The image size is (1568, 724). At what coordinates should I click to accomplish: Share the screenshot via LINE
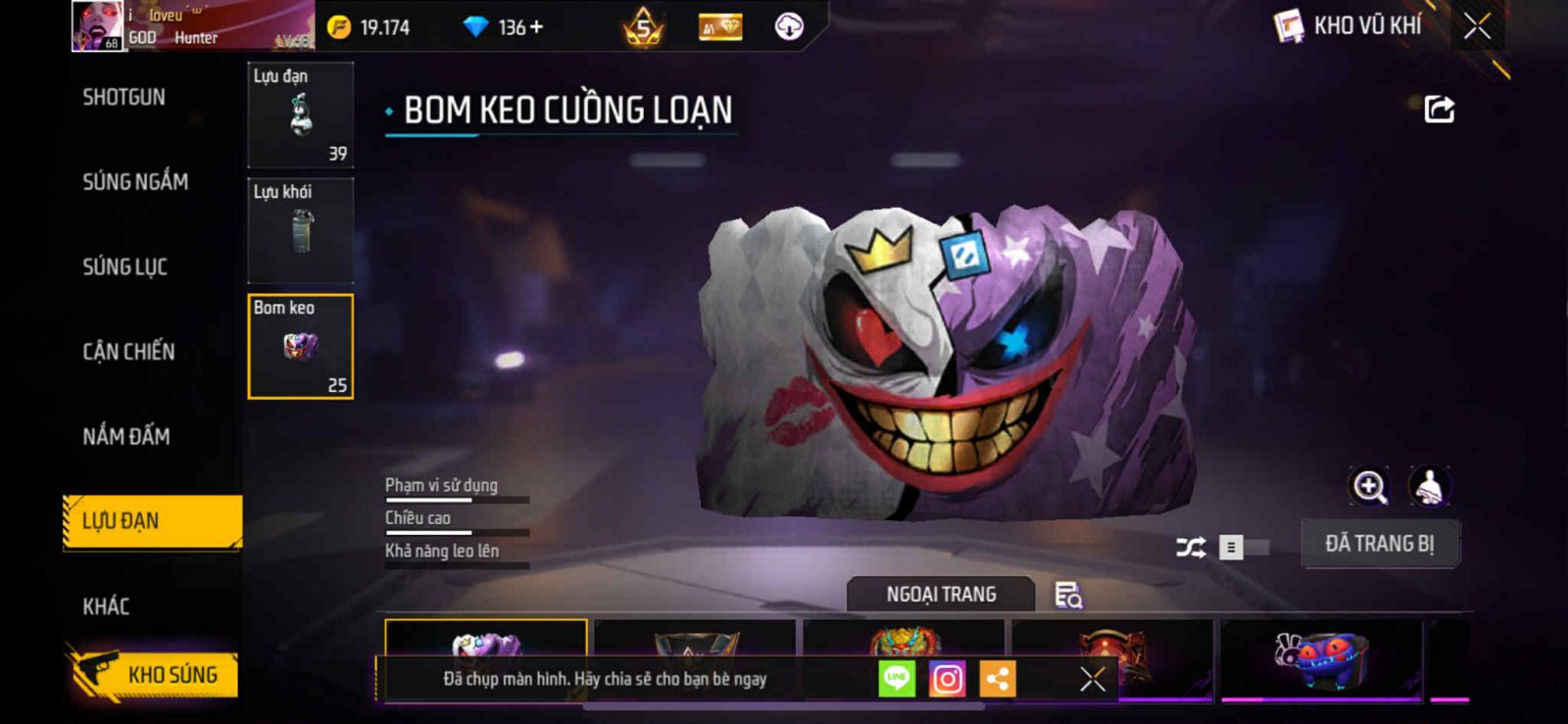click(897, 678)
